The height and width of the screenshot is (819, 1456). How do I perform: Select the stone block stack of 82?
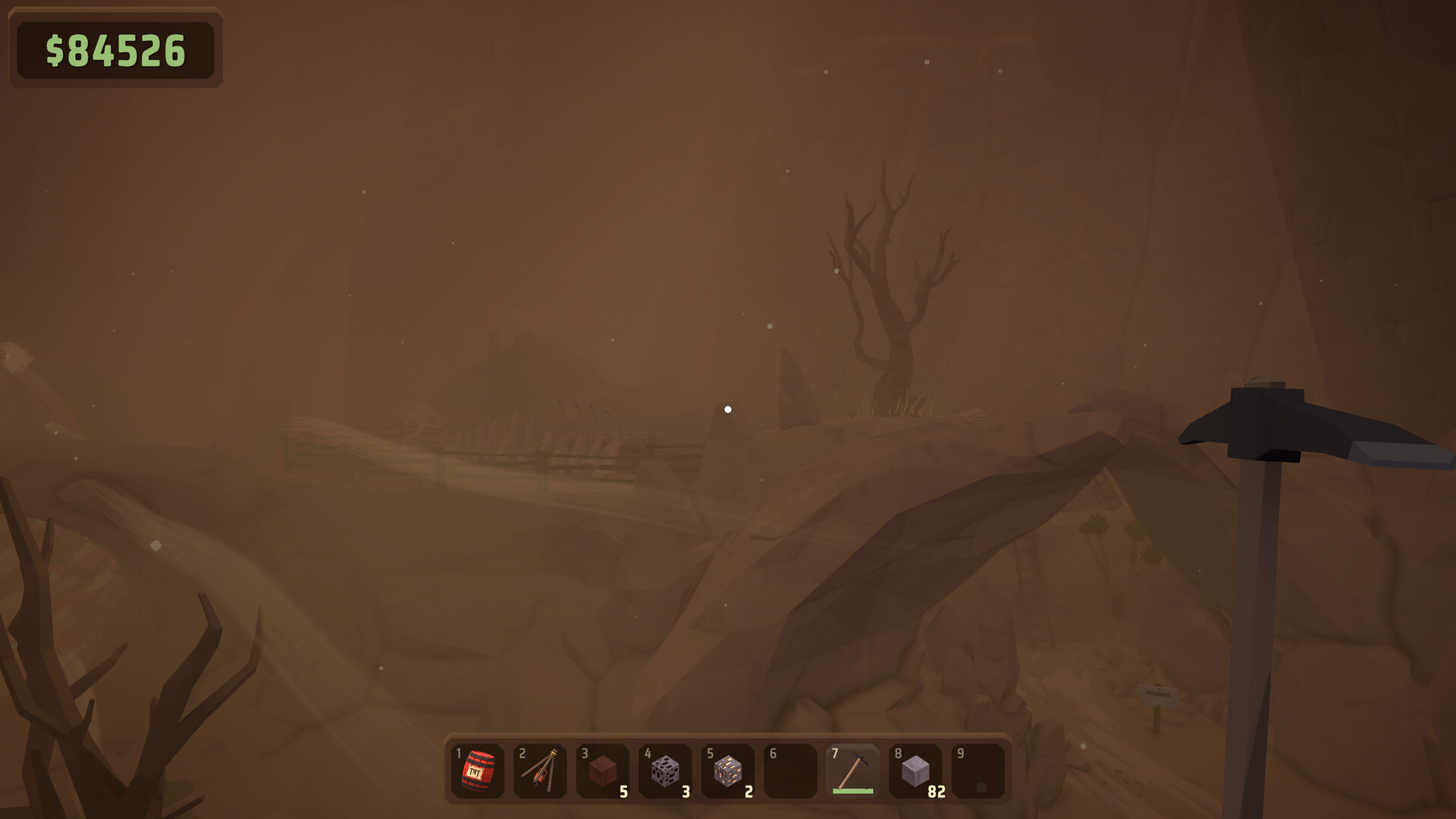pos(915,771)
